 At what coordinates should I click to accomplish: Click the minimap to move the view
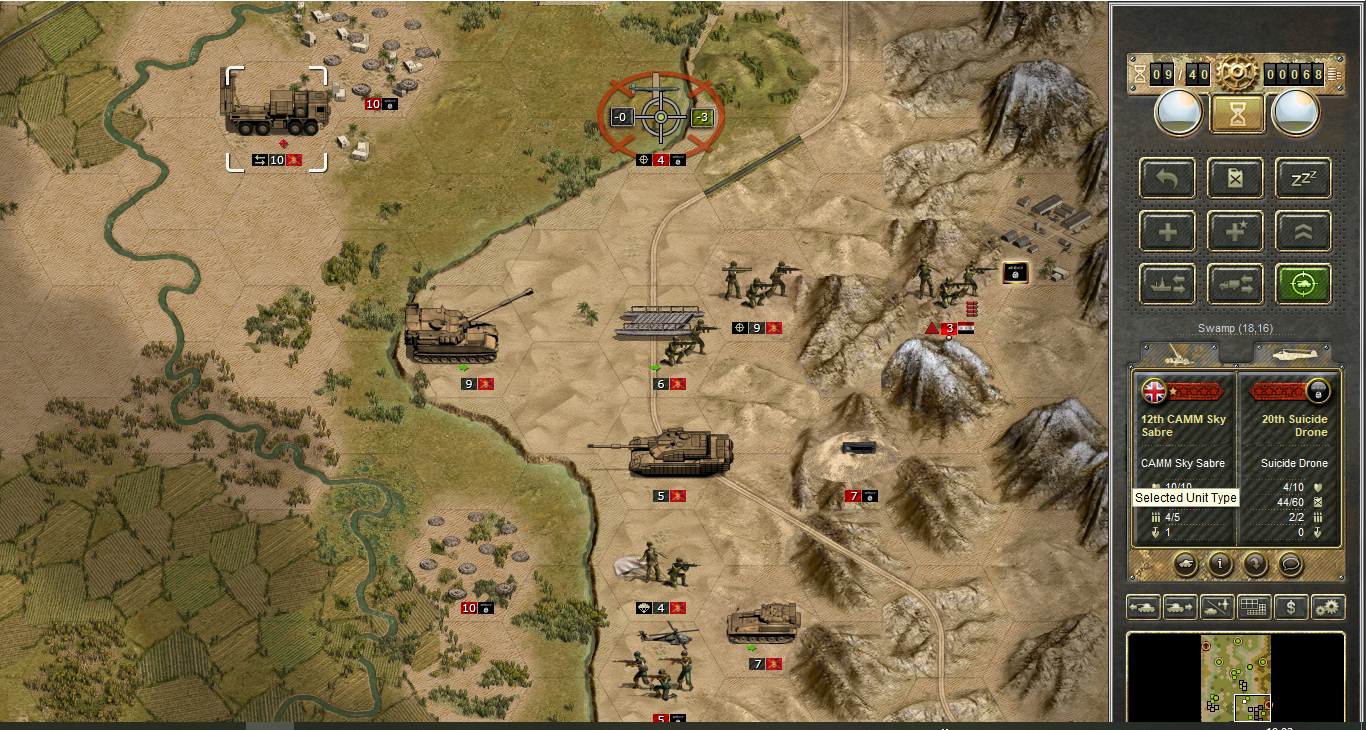pyautogui.click(x=1236, y=677)
